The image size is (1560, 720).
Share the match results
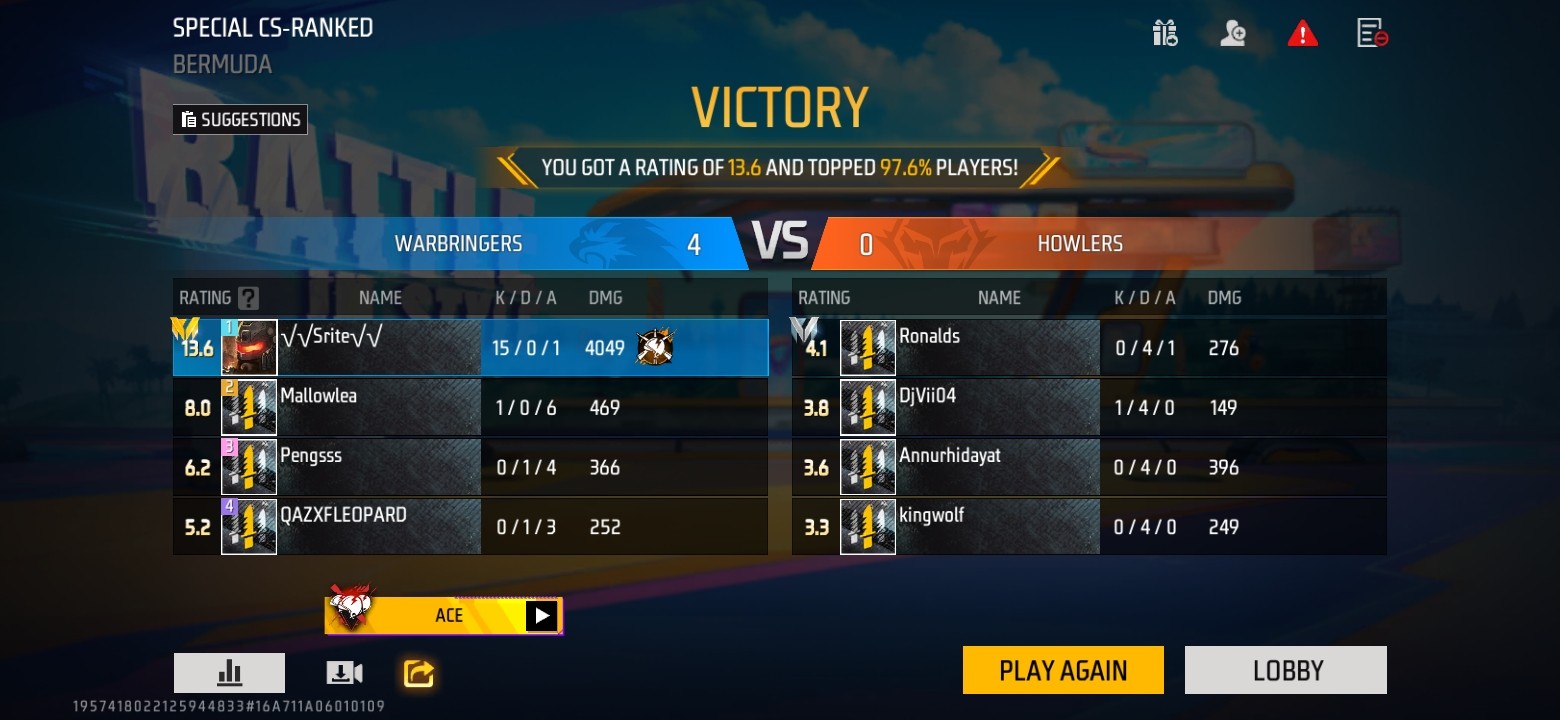418,673
